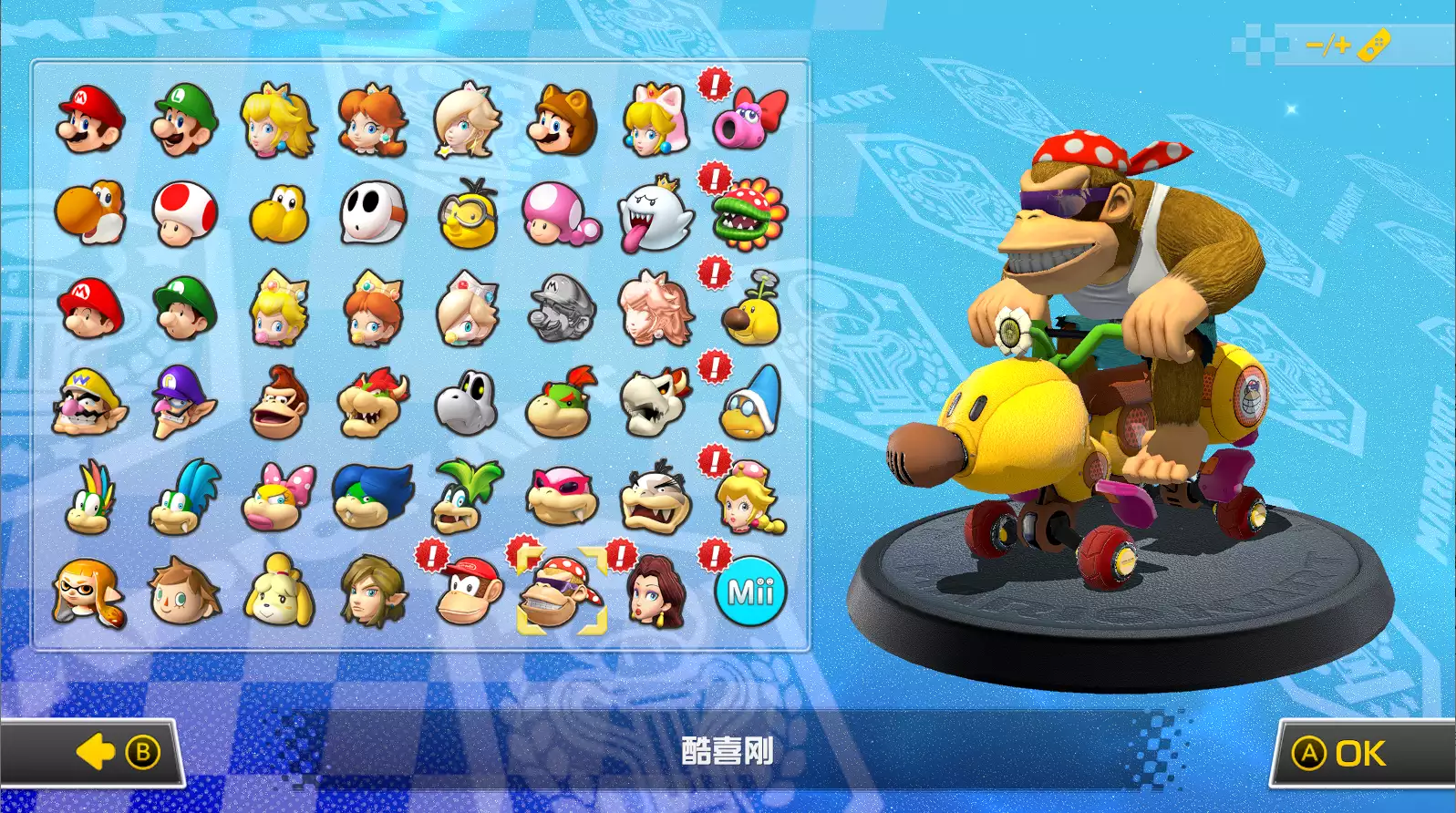The image size is (1456, 813).
Task: Choose Pauline with the dark hair
Action: (655, 592)
